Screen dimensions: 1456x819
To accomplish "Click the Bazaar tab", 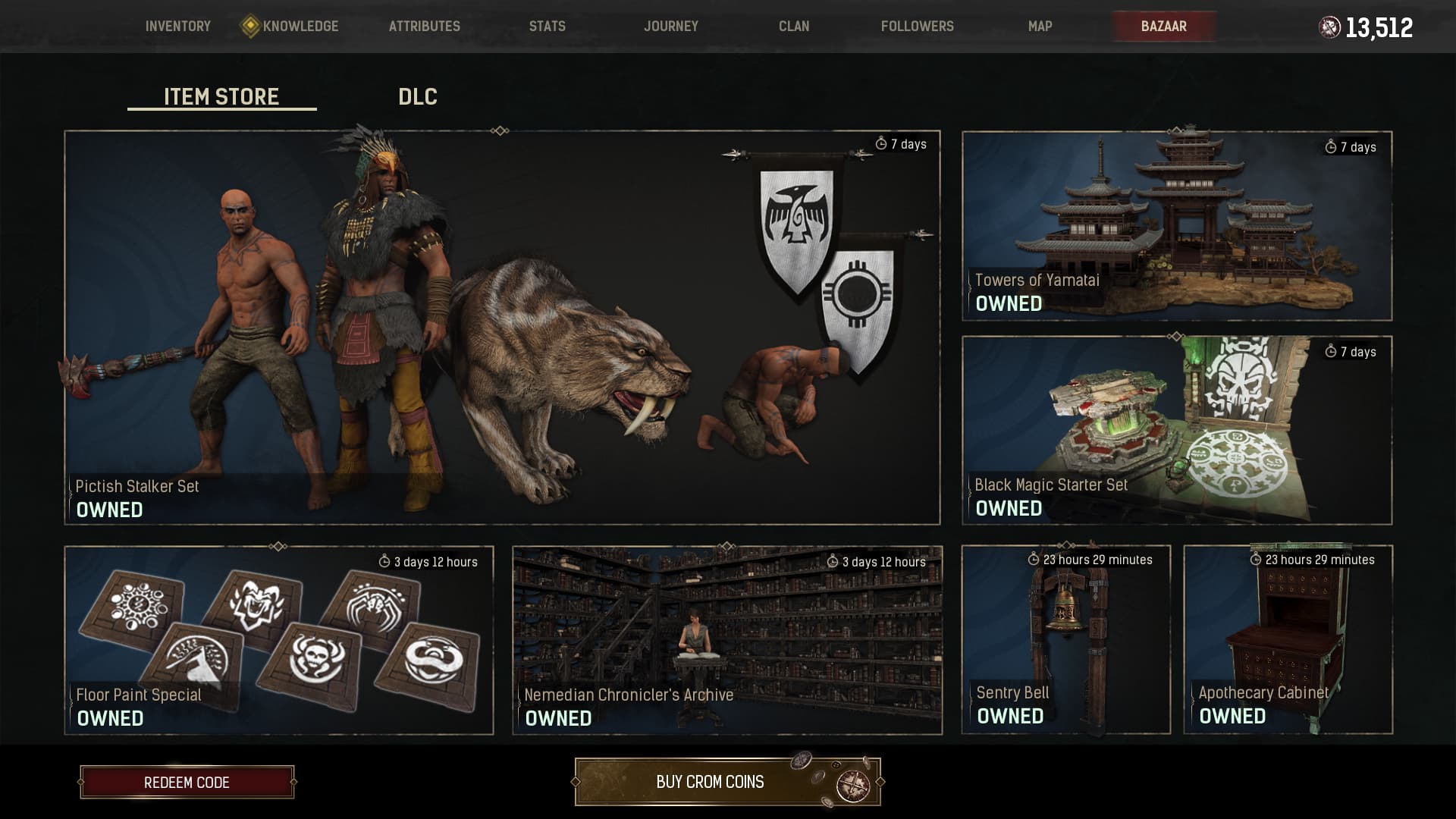I will pyautogui.click(x=1164, y=27).
